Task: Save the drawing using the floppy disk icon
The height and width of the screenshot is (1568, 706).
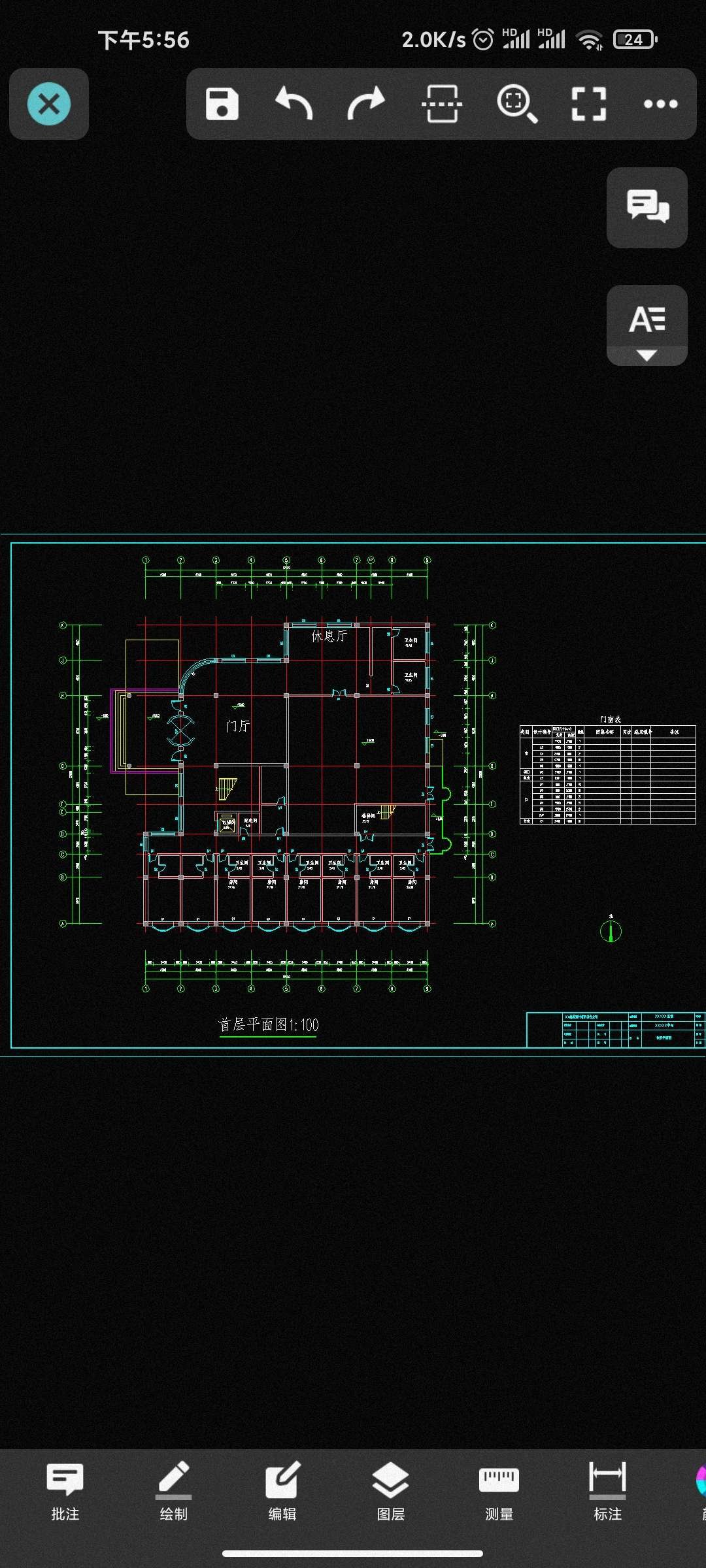Action: [222, 104]
